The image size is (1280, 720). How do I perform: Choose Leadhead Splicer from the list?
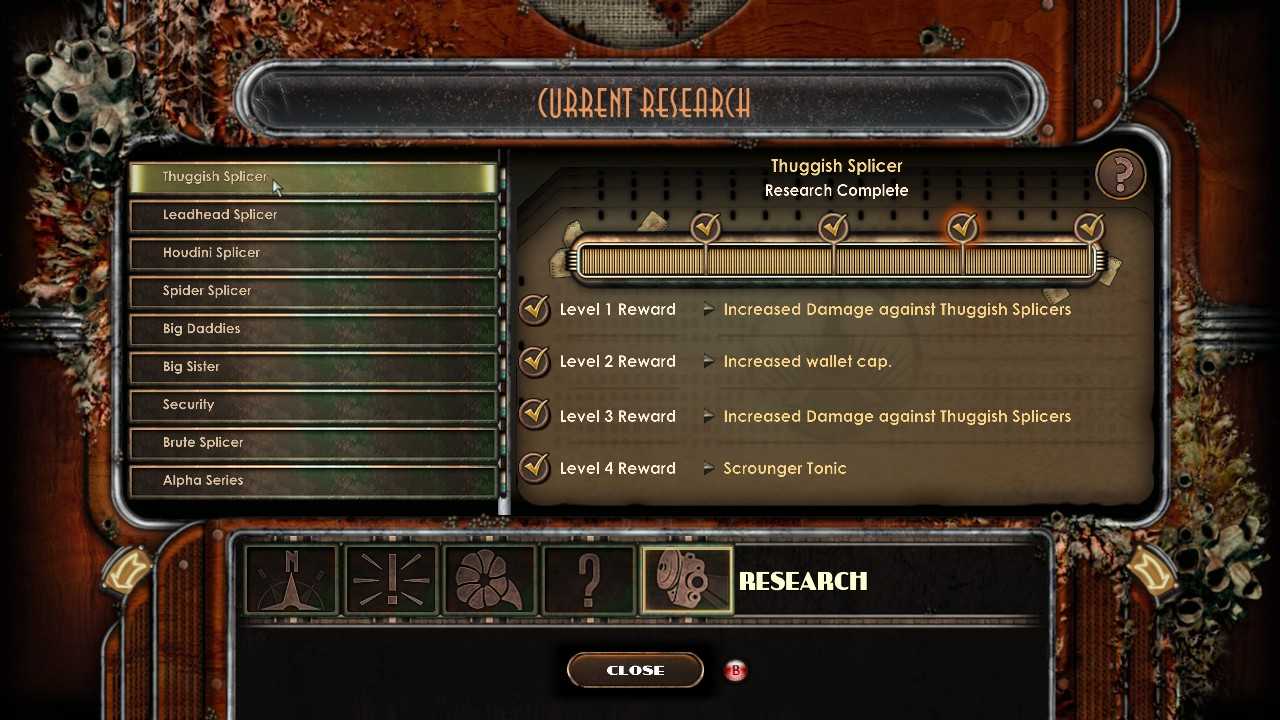coord(313,215)
